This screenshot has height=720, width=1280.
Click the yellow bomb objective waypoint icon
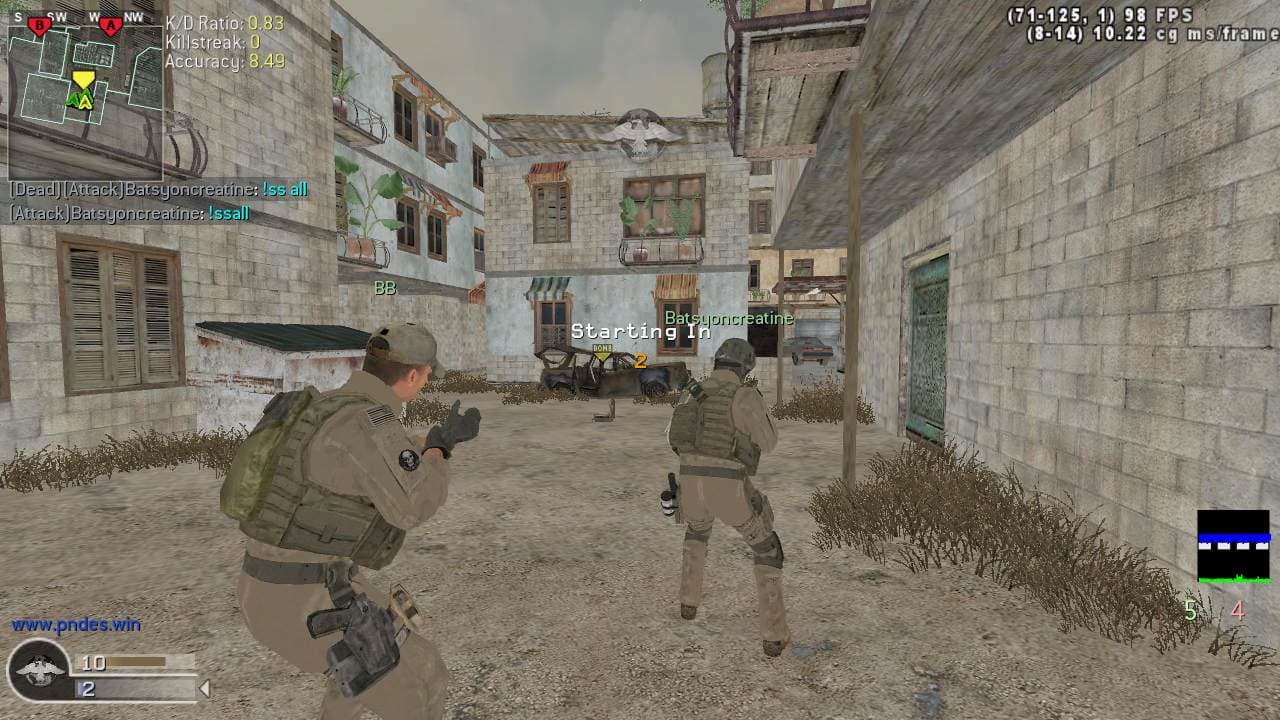pyautogui.click(x=602, y=352)
